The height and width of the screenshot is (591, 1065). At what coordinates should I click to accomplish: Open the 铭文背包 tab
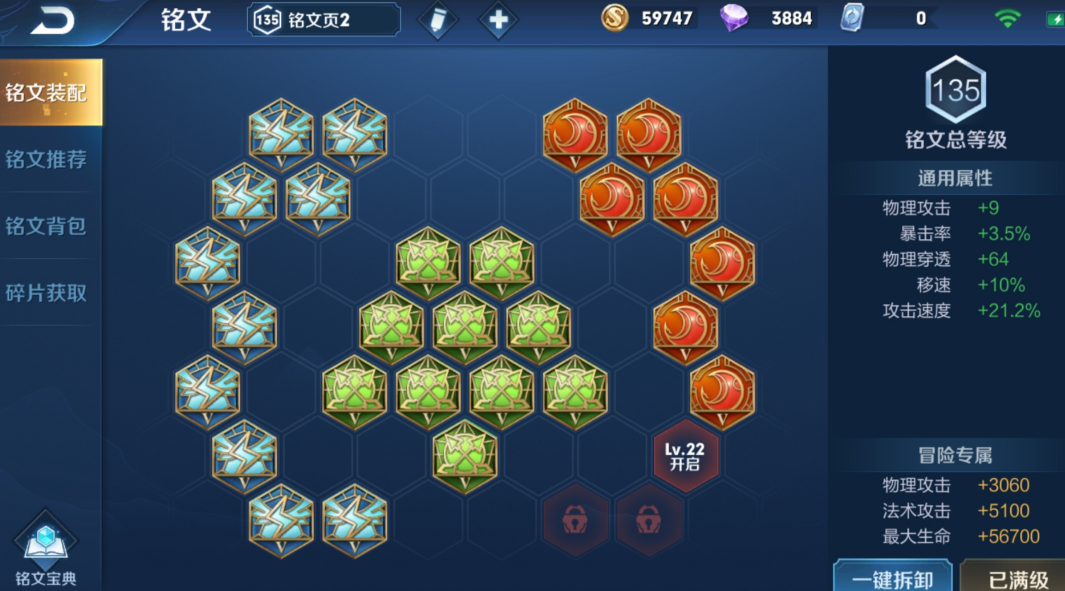(47, 226)
